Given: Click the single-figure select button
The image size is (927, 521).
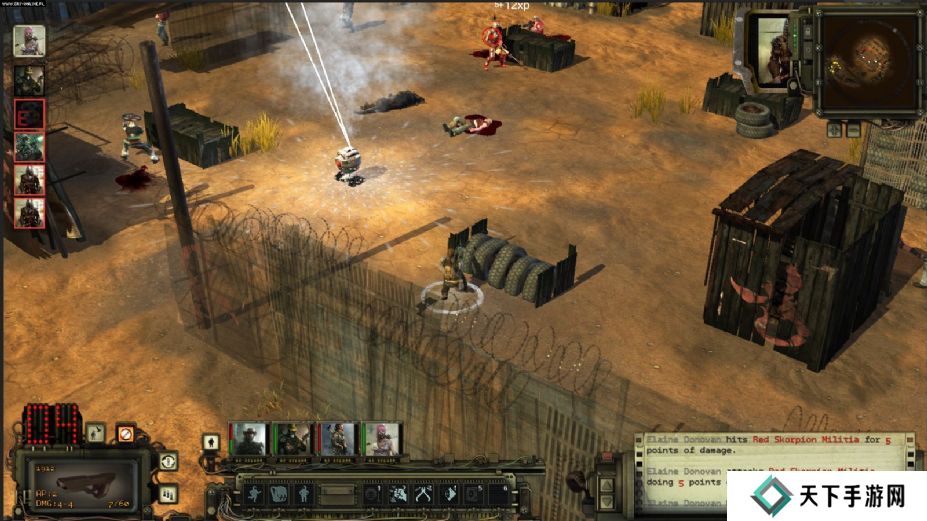Looking at the screenshot, I should (x=211, y=441).
